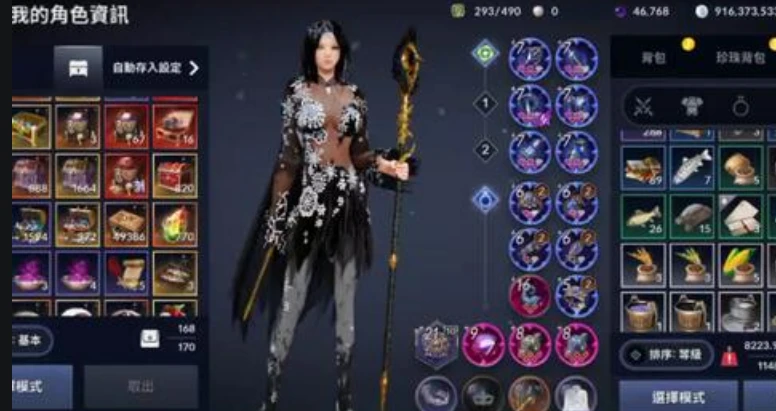
Task: Click the storage chest icon button
Action: click(x=77, y=68)
